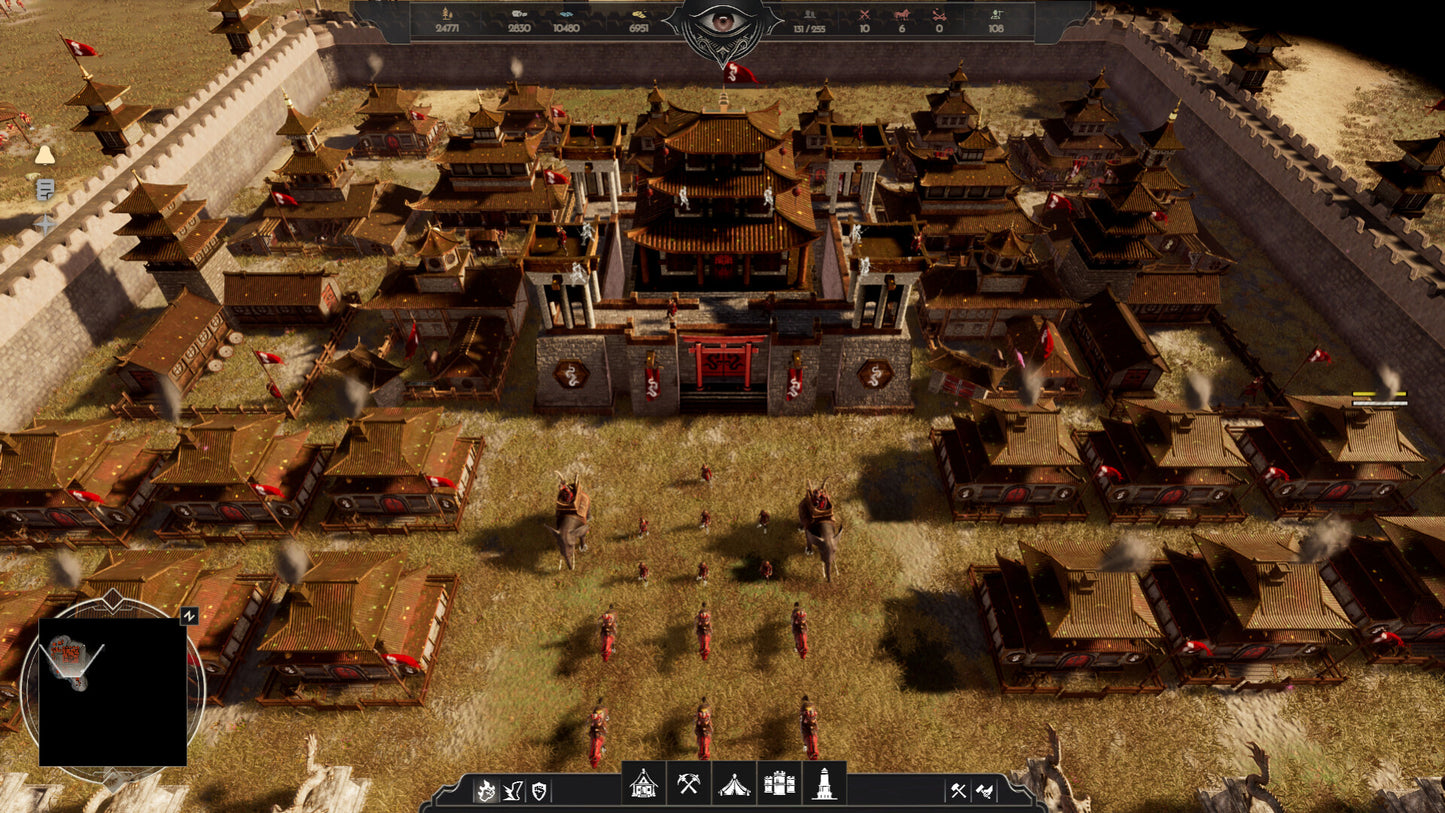This screenshot has width=1445, height=813.
Task: Select the tower build category
Action: click(x=824, y=784)
